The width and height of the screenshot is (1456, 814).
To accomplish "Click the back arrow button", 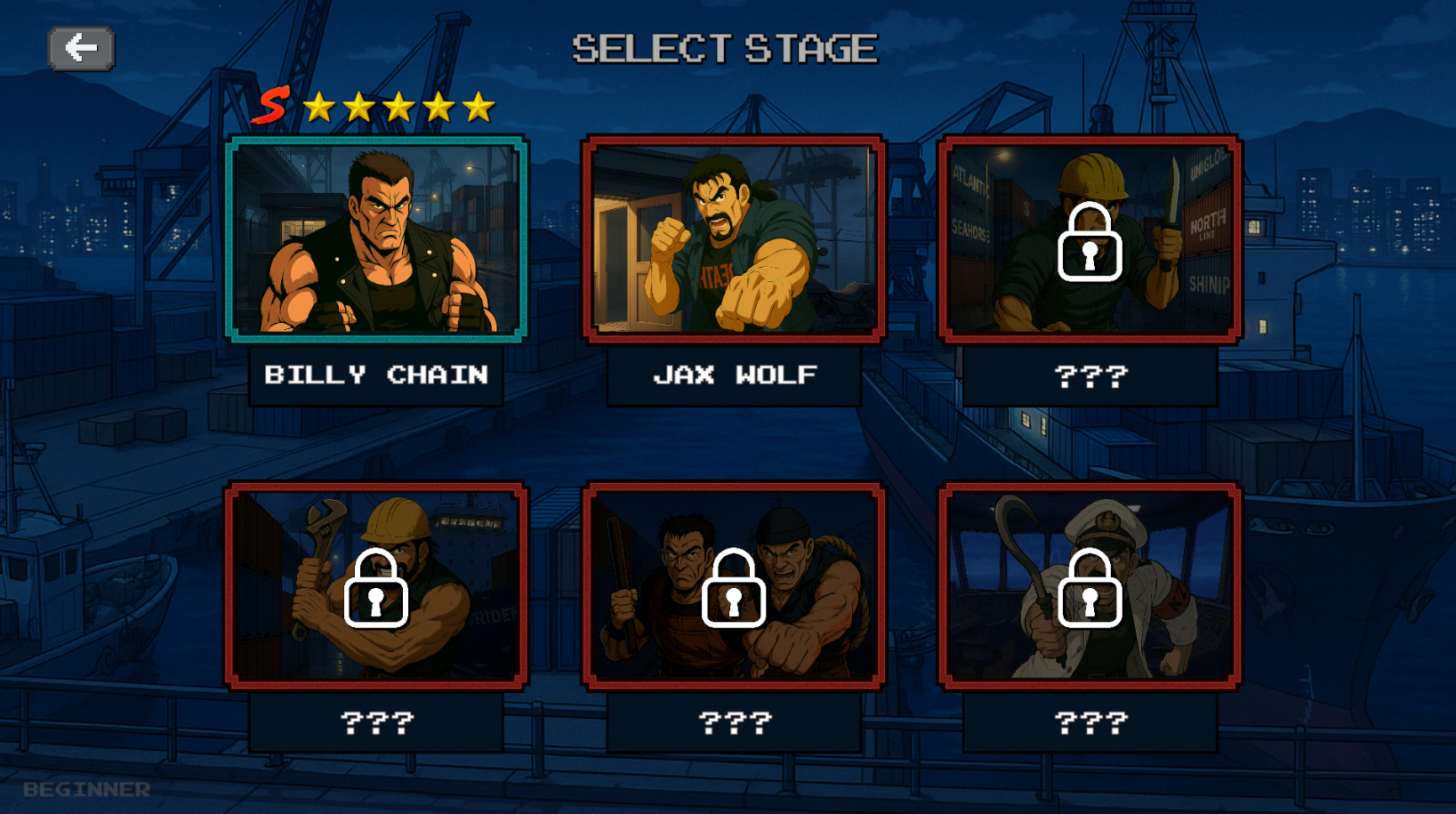I will (x=80, y=49).
